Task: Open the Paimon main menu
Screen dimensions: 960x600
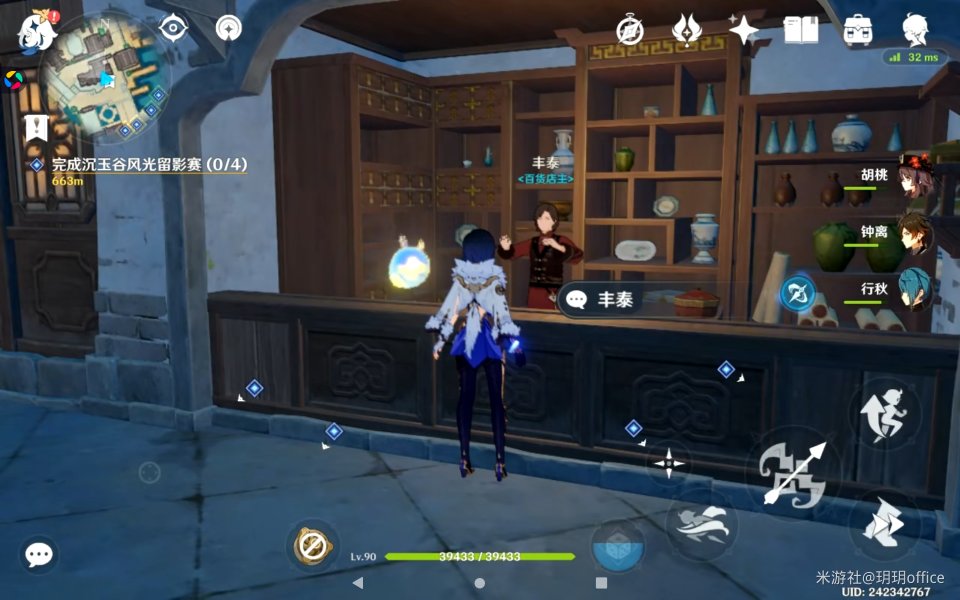Action: pos(37,31)
